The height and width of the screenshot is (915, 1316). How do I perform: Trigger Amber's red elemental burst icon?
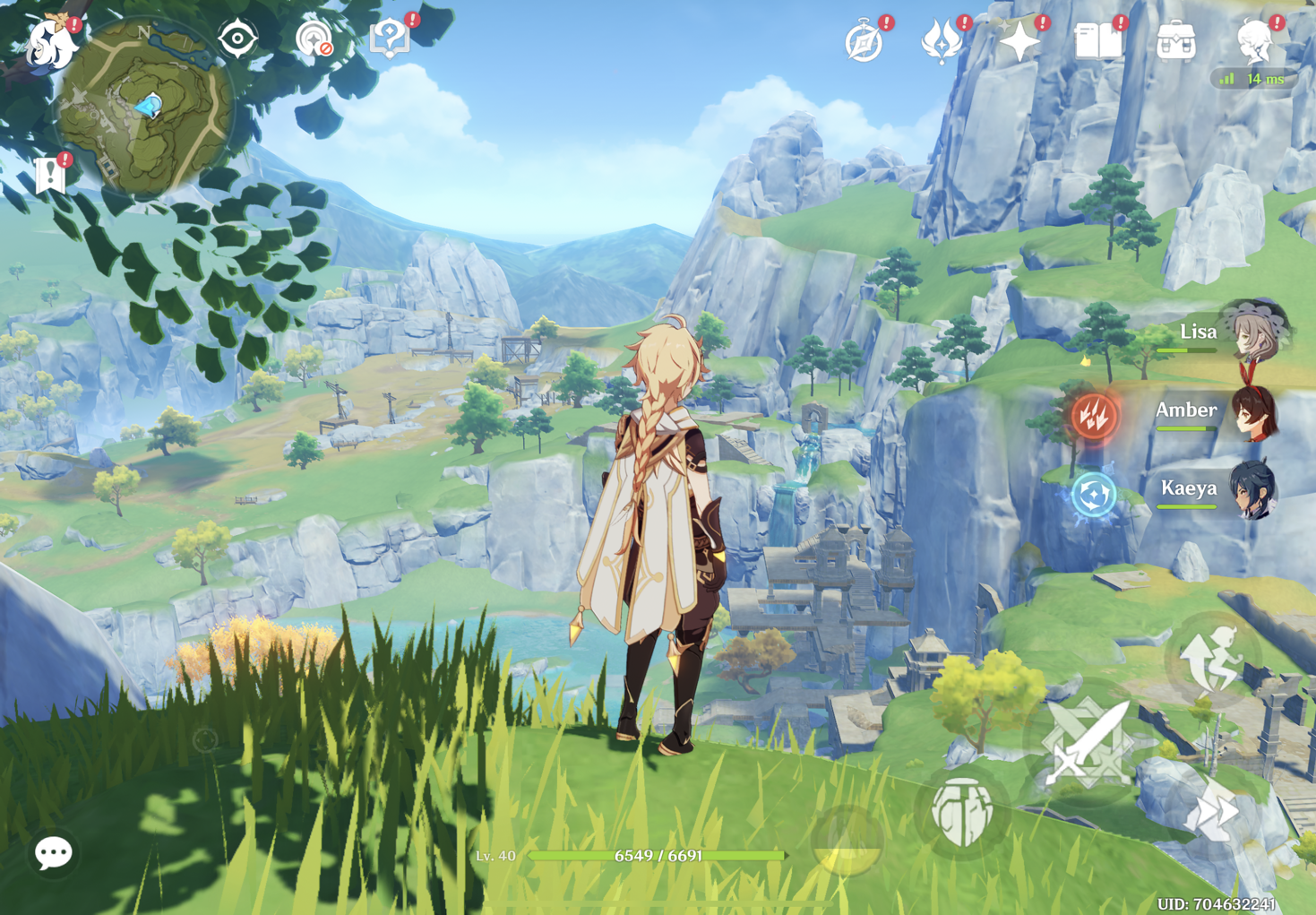click(1094, 416)
